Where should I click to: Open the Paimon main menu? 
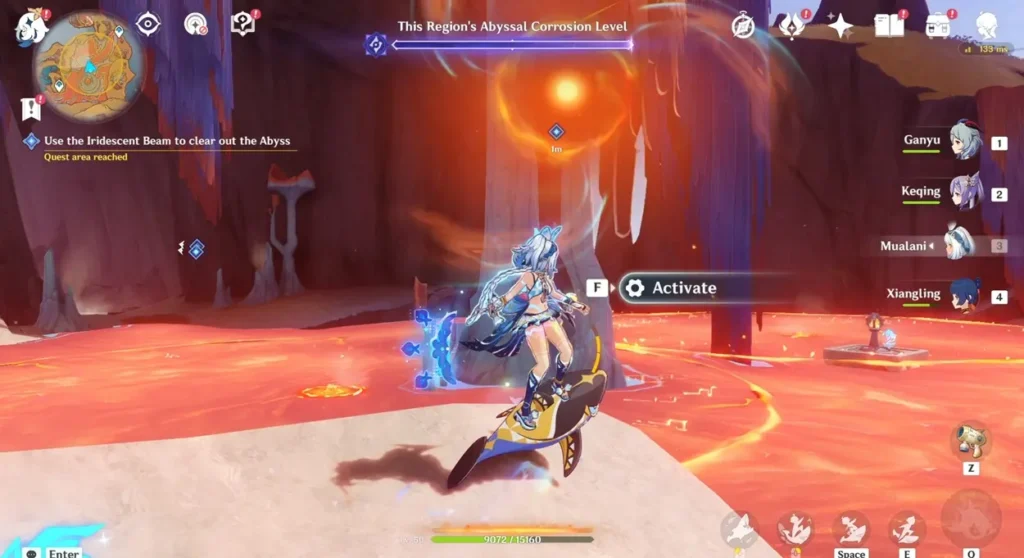(x=29, y=27)
